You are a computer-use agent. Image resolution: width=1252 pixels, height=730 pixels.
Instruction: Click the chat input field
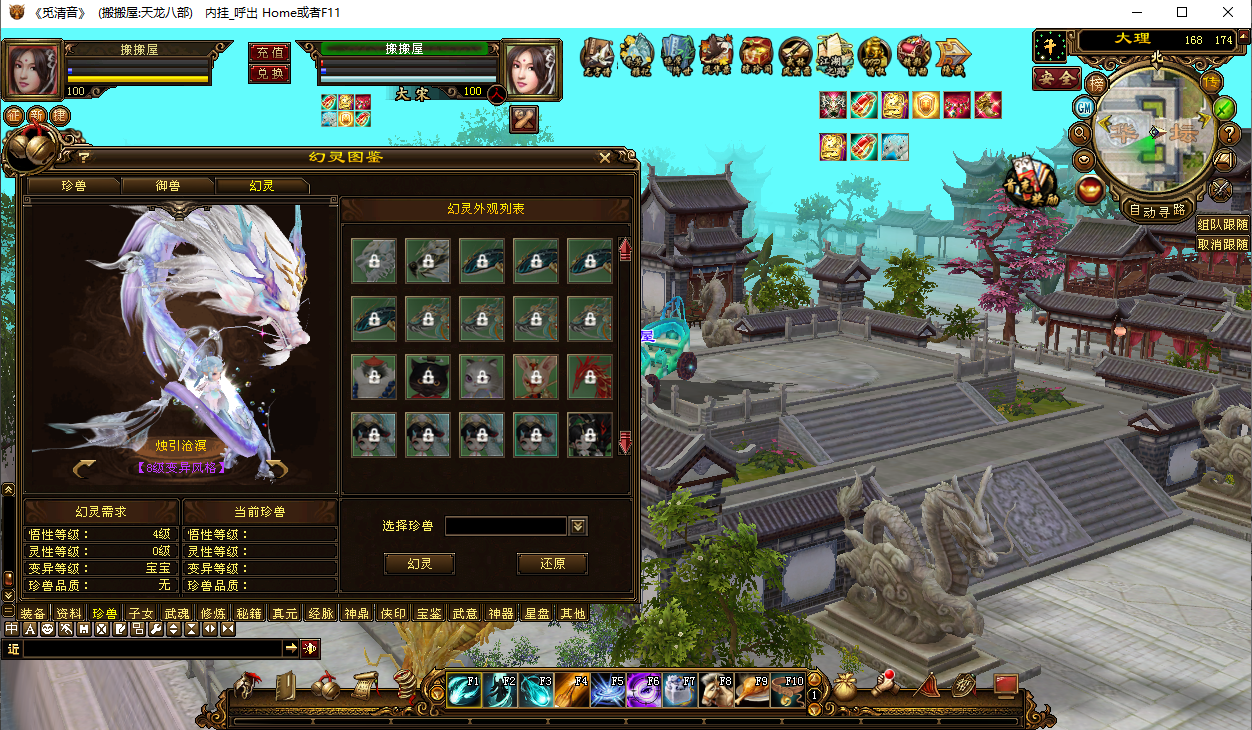coord(152,649)
